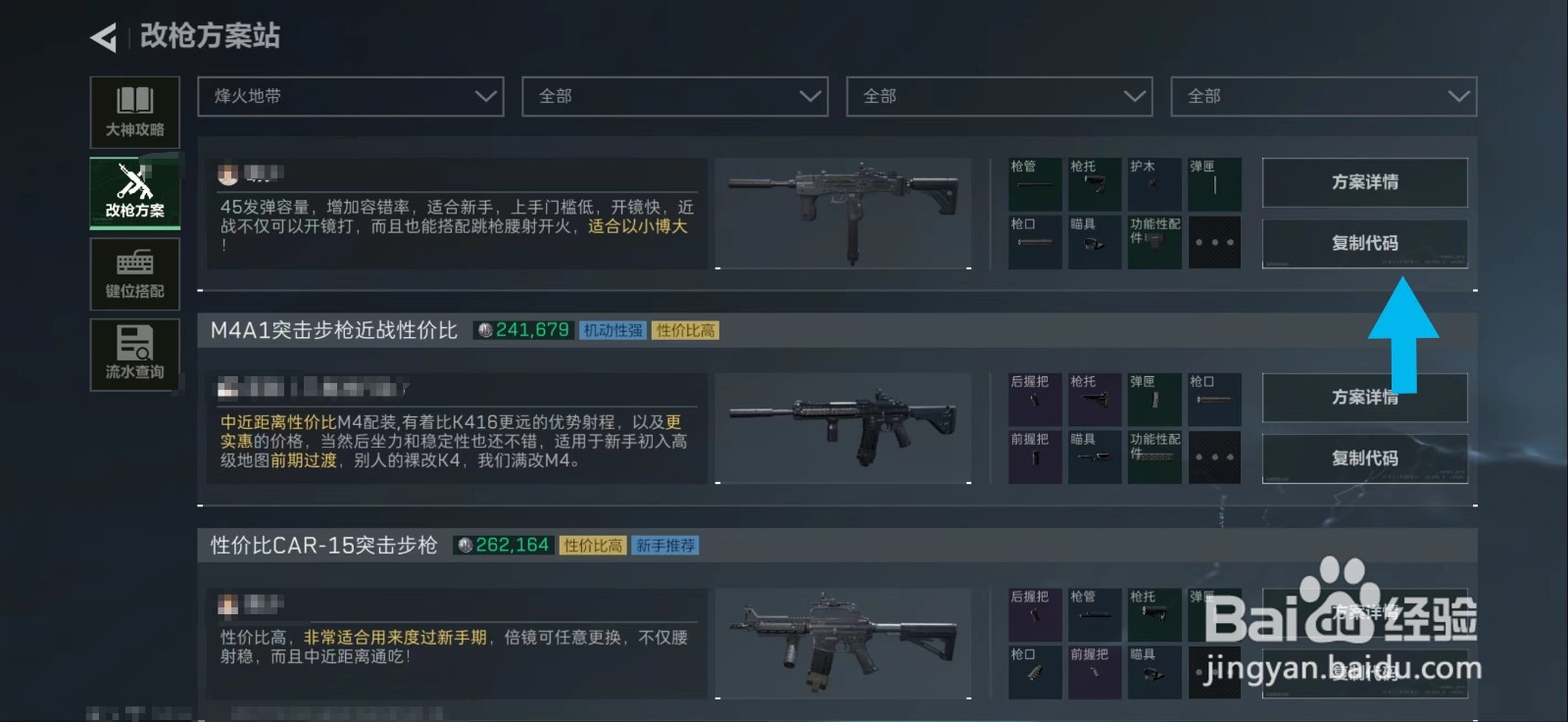This screenshot has width=1568, height=722.
Task: Open the 键位搭配 panel icon
Action: point(134,273)
